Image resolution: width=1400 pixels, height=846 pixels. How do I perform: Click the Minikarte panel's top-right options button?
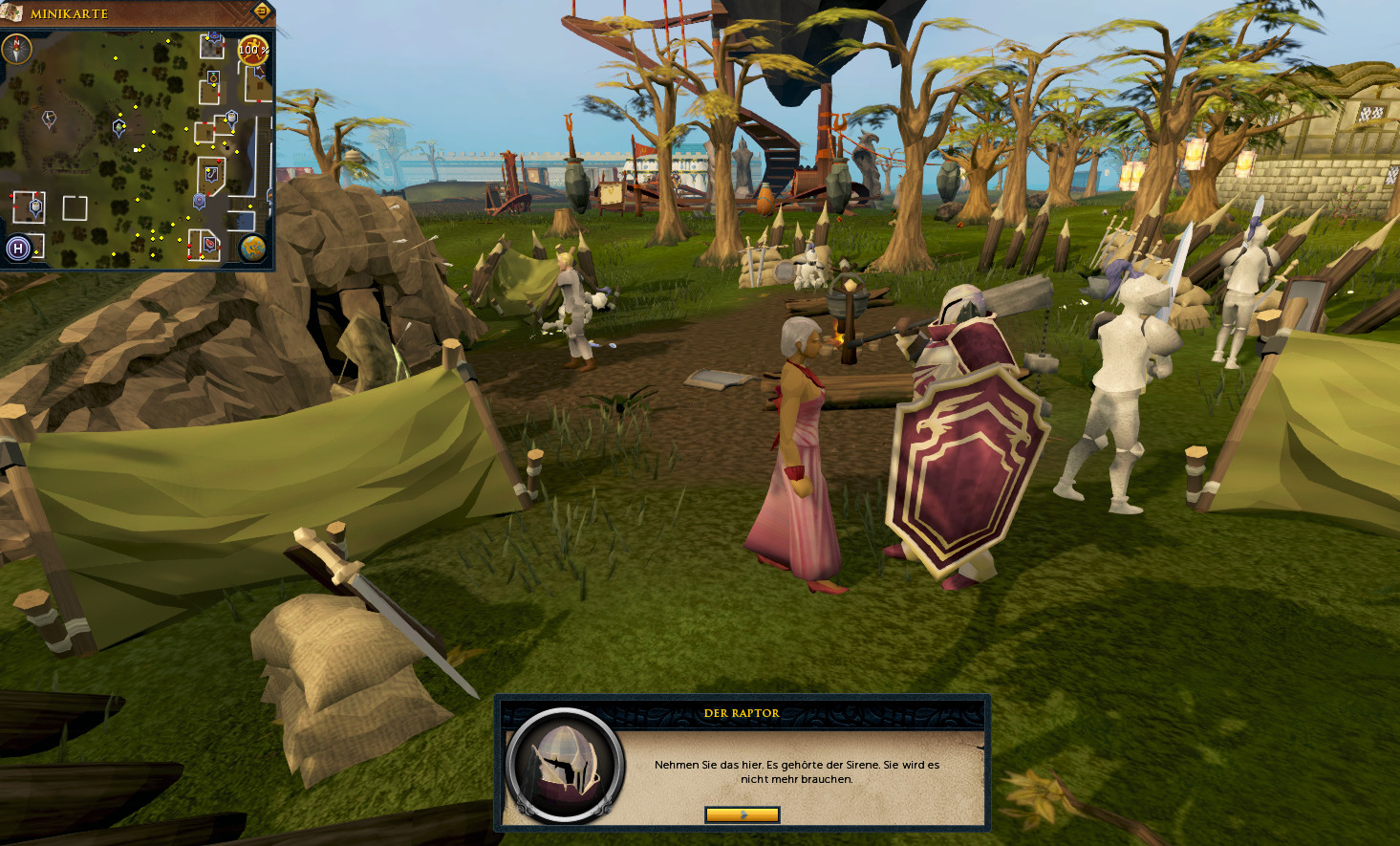pos(261,11)
